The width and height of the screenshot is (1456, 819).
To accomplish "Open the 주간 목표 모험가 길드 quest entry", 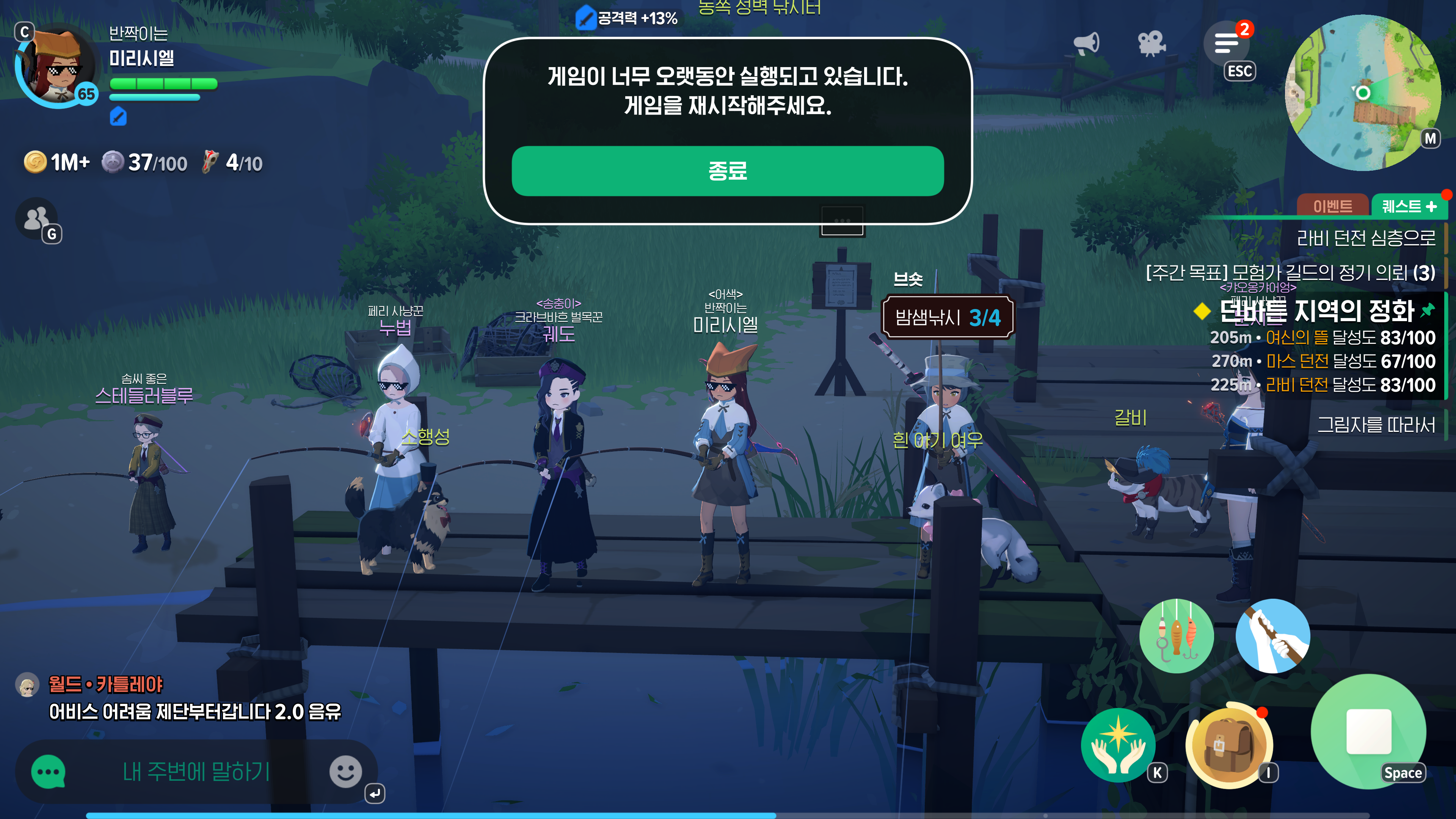I will point(1290,273).
